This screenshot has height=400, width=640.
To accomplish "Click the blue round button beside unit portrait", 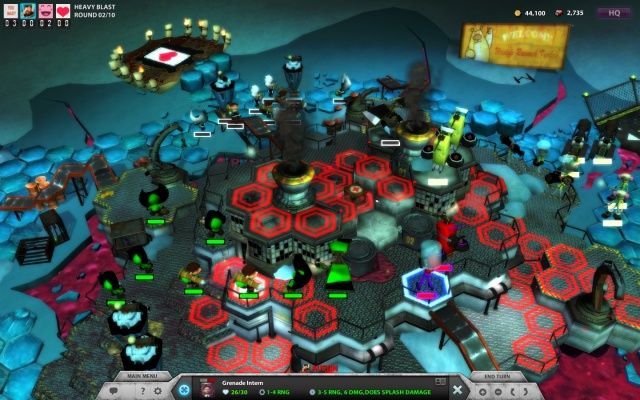I will (x=182, y=390).
